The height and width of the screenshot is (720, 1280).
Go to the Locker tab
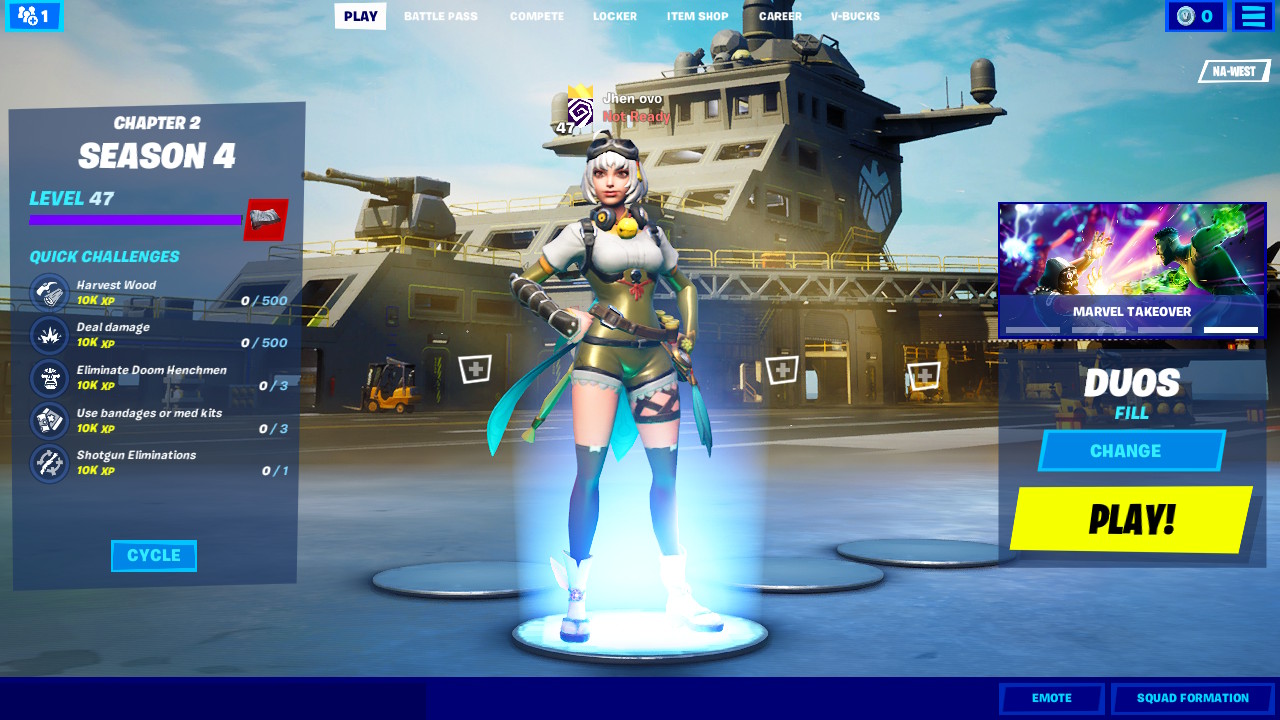pos(614,16)
